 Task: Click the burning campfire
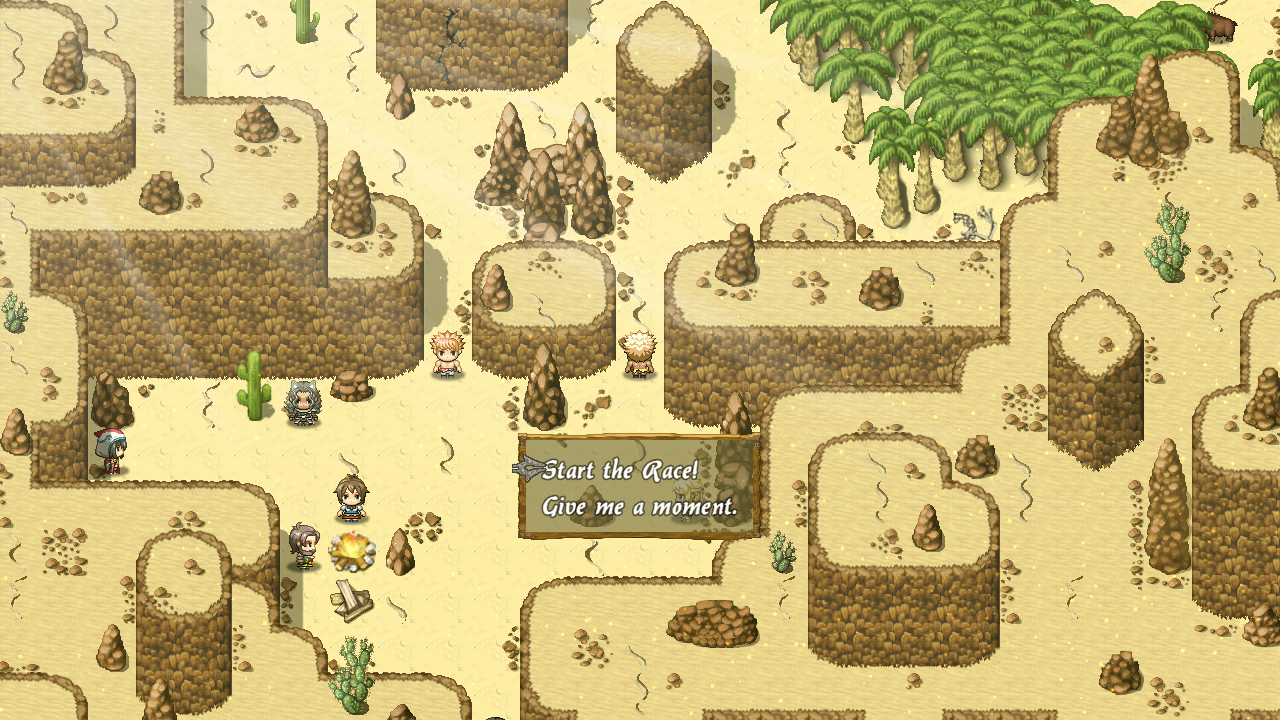pos(349,551)
